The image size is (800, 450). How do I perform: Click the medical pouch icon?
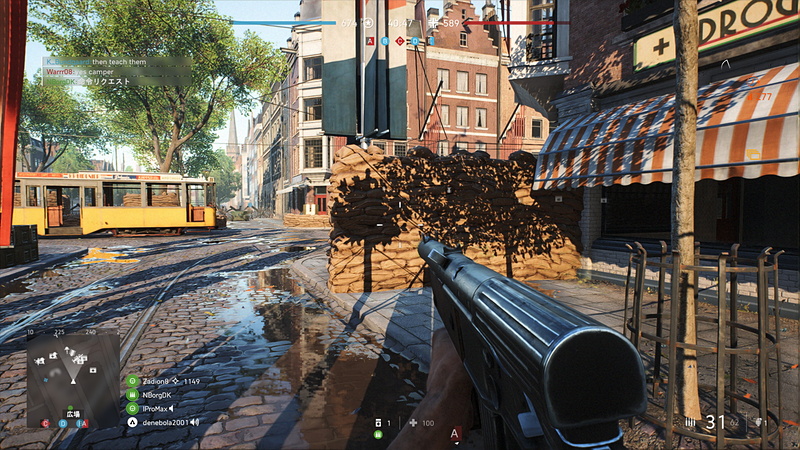point(413,423)
